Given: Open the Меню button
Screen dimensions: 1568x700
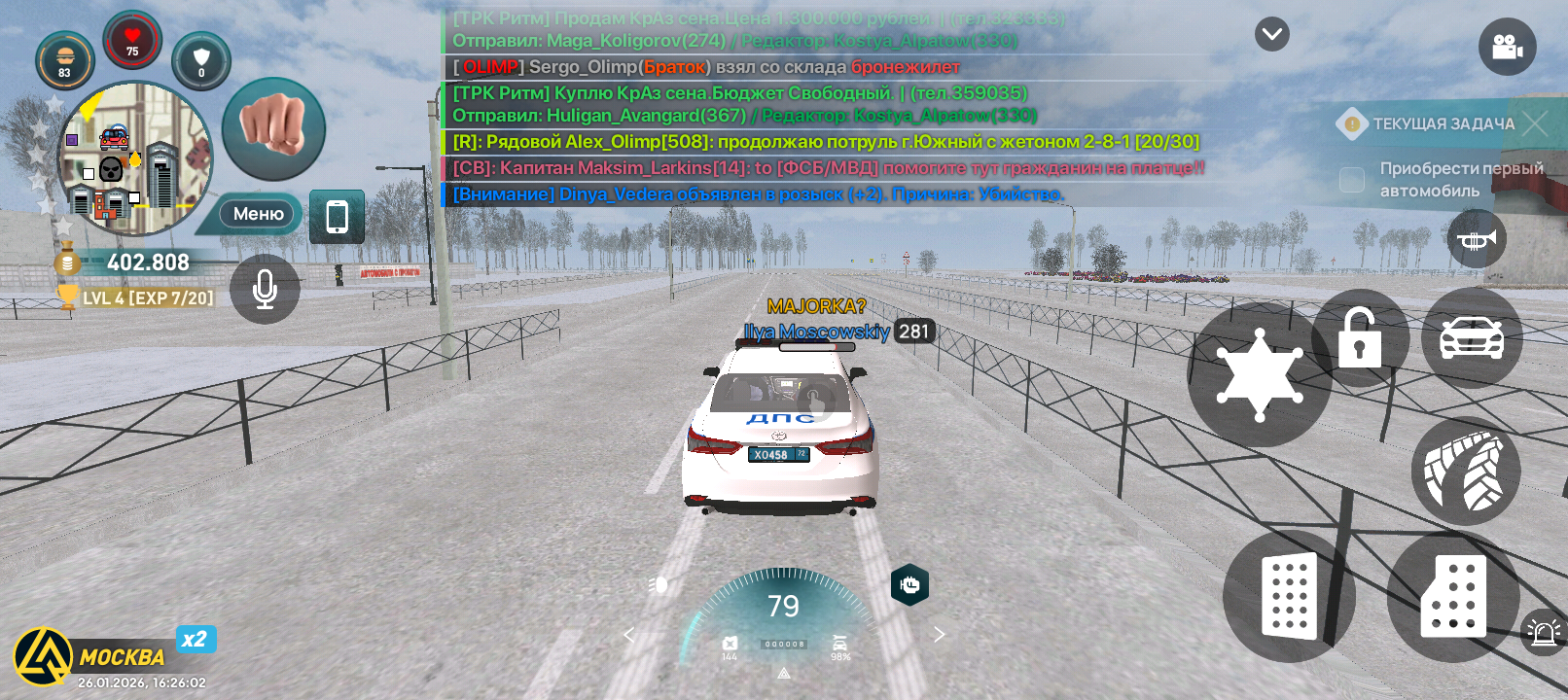Looking at the screenshot, I should point(258,214).
